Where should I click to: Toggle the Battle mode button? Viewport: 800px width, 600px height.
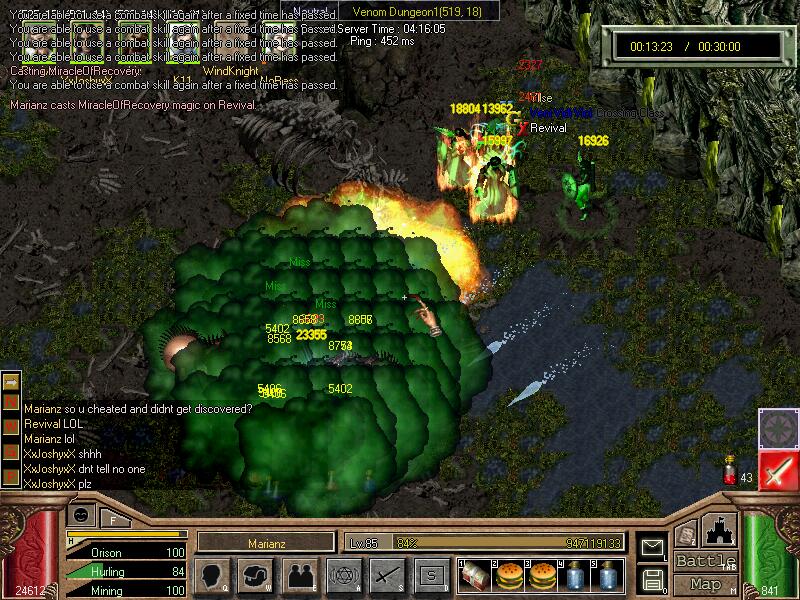[x=705, y=561]
